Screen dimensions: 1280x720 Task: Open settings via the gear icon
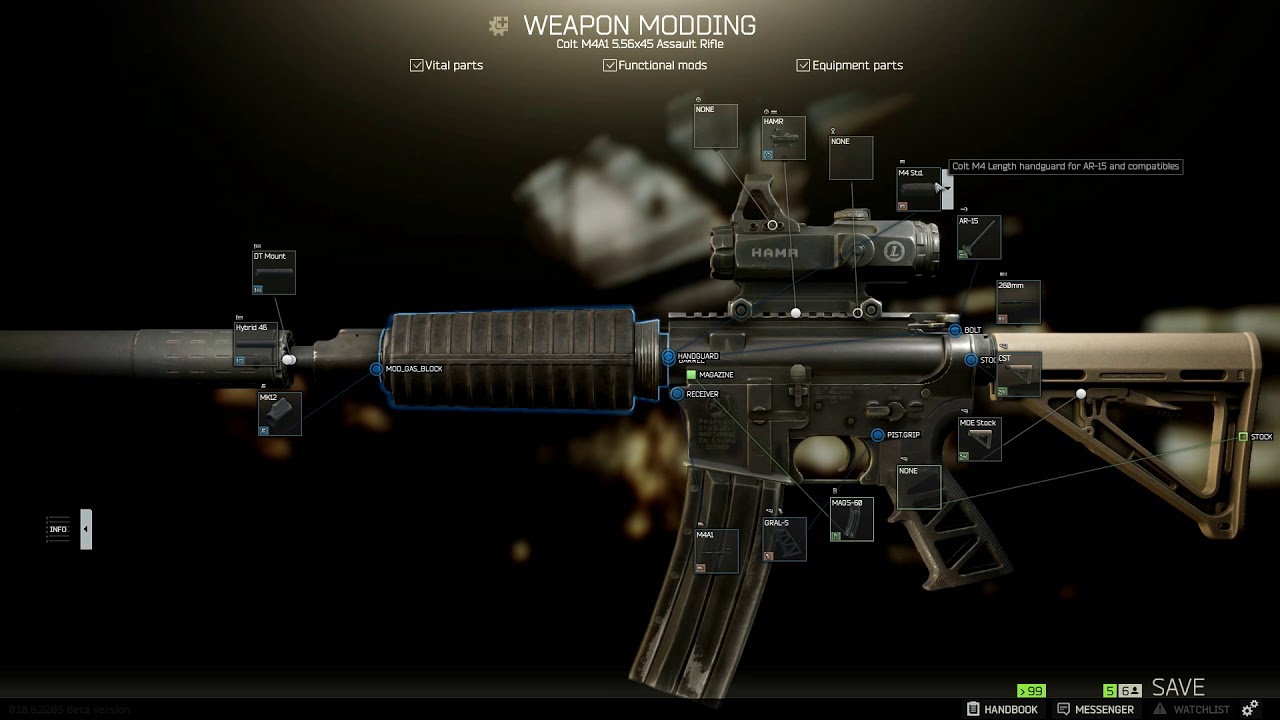coord(1249,709)
